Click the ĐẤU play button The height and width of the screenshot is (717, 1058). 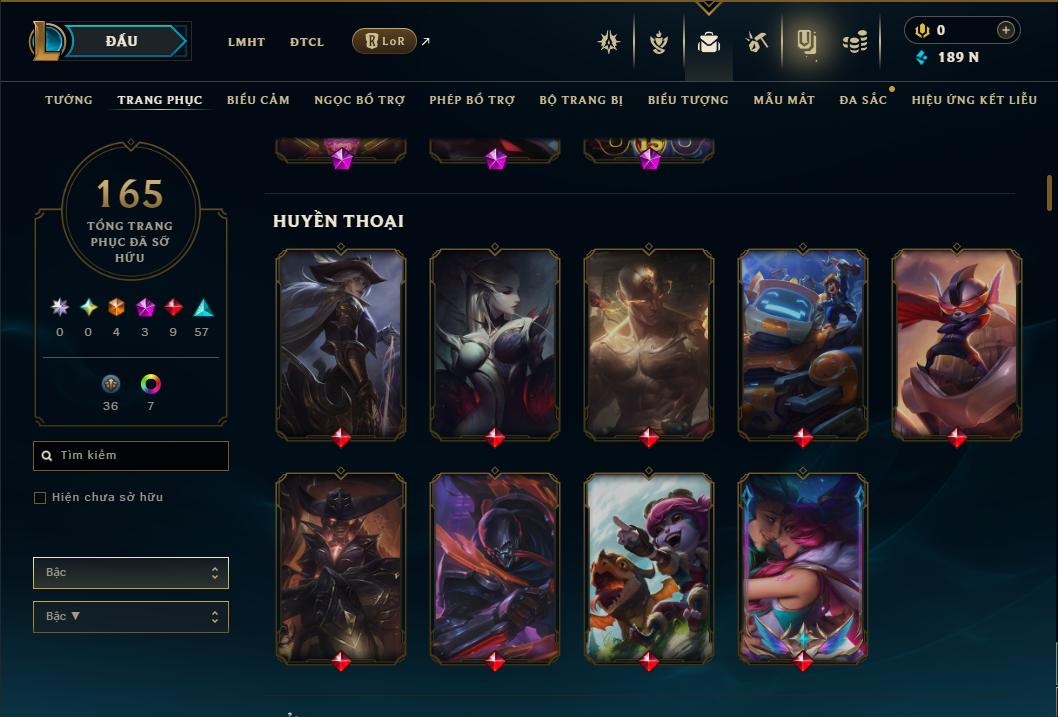(121, 41)
